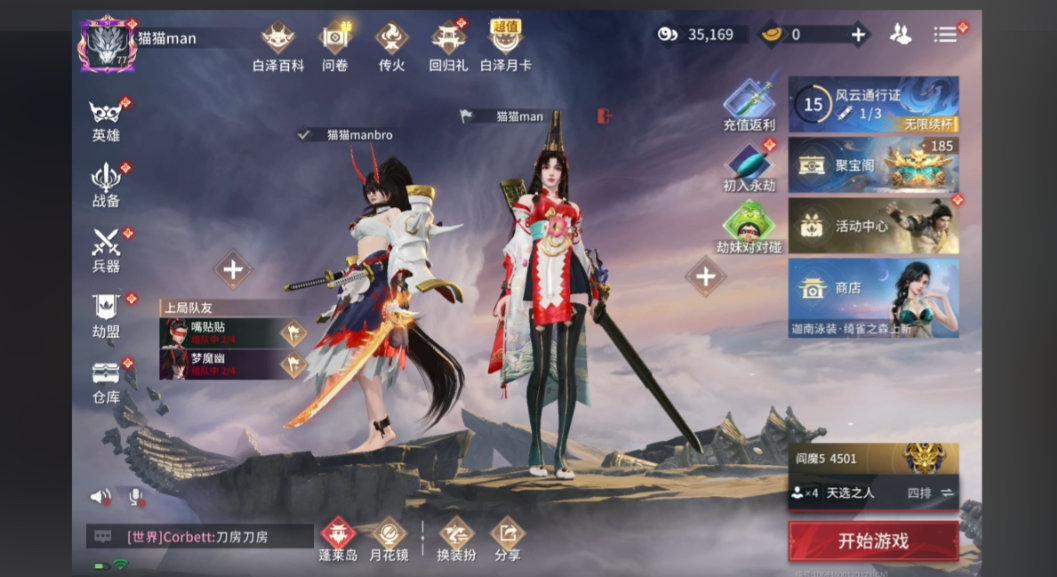Viewport: 1057px width, 577px height.
Task: Open the 传火 event icon
Action: pyautogui.click(x=391, y=46)
